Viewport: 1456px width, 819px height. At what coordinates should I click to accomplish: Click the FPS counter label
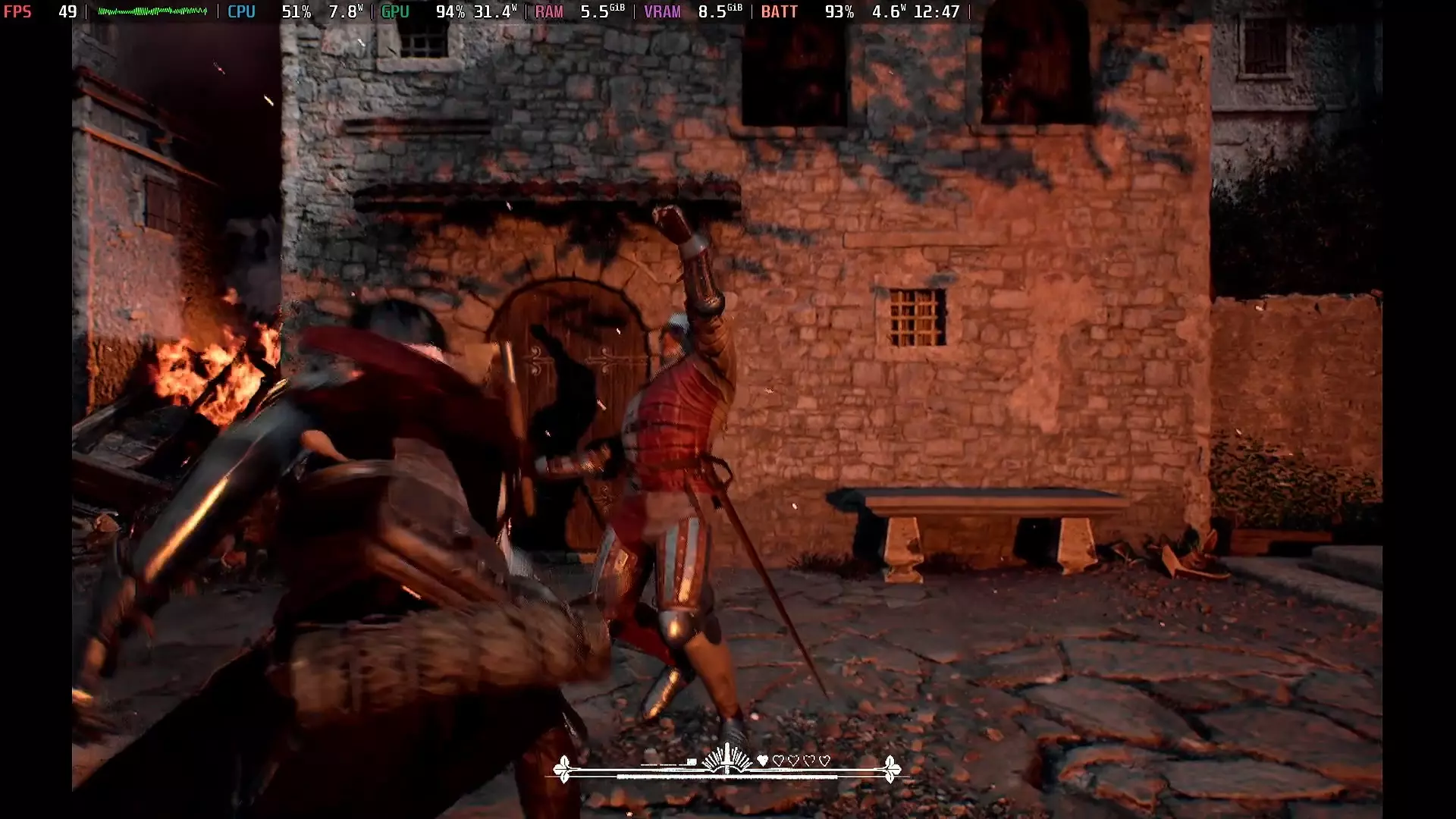click(18, 11)
